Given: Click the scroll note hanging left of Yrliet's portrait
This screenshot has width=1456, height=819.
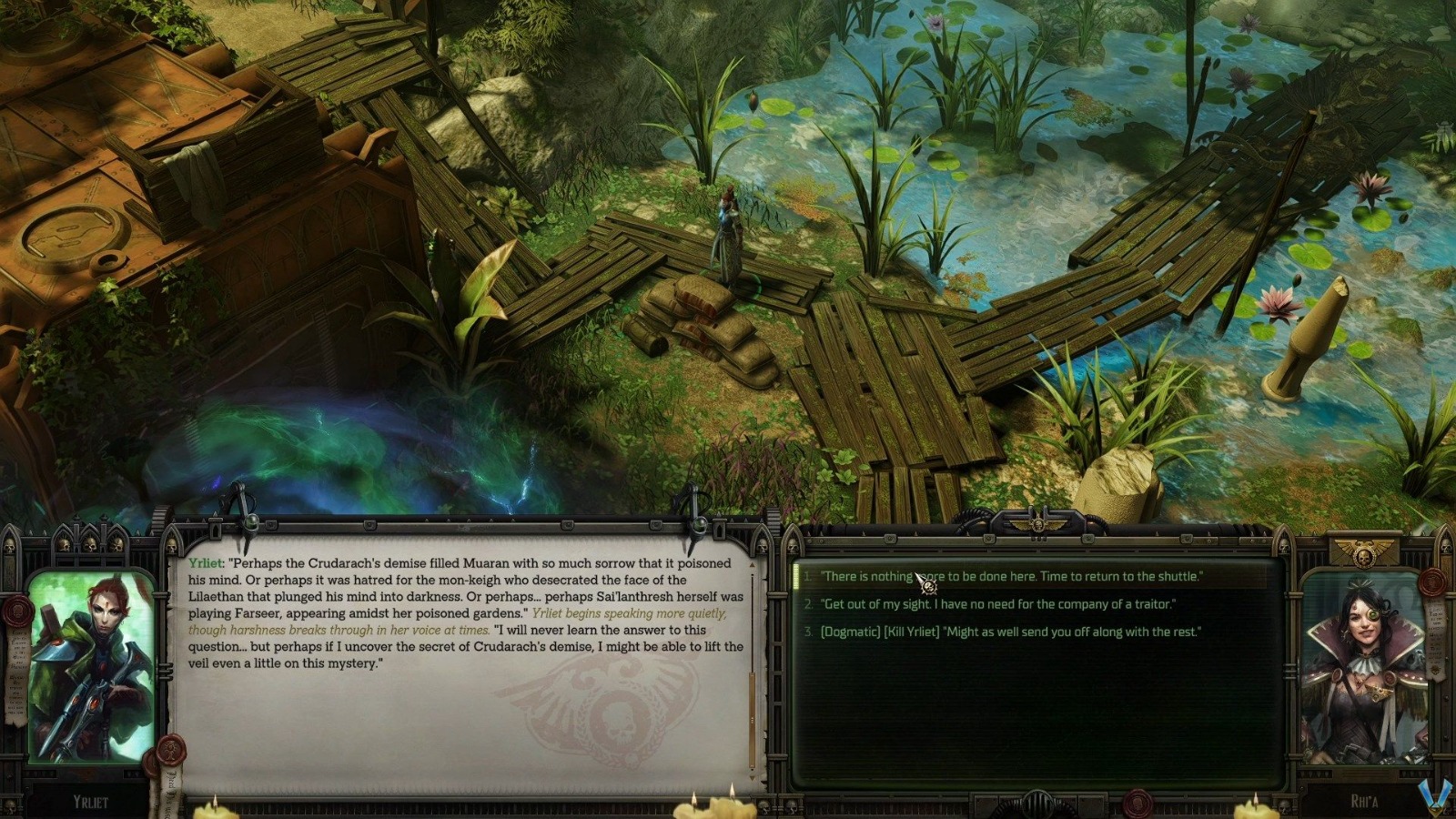Looking at the screenshot, I should (x=15, y=672).
